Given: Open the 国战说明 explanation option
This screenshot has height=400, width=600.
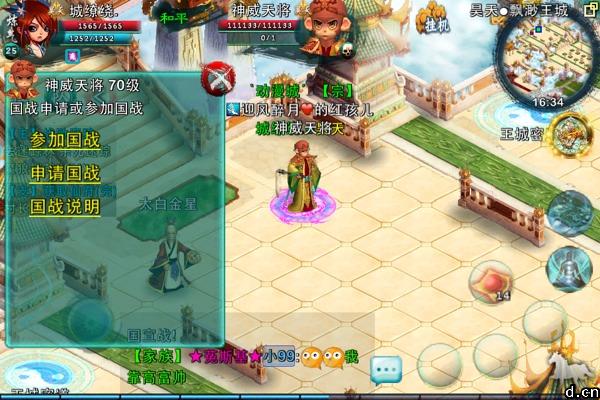Looking at the screenshot, I should (x=65, y=207).
